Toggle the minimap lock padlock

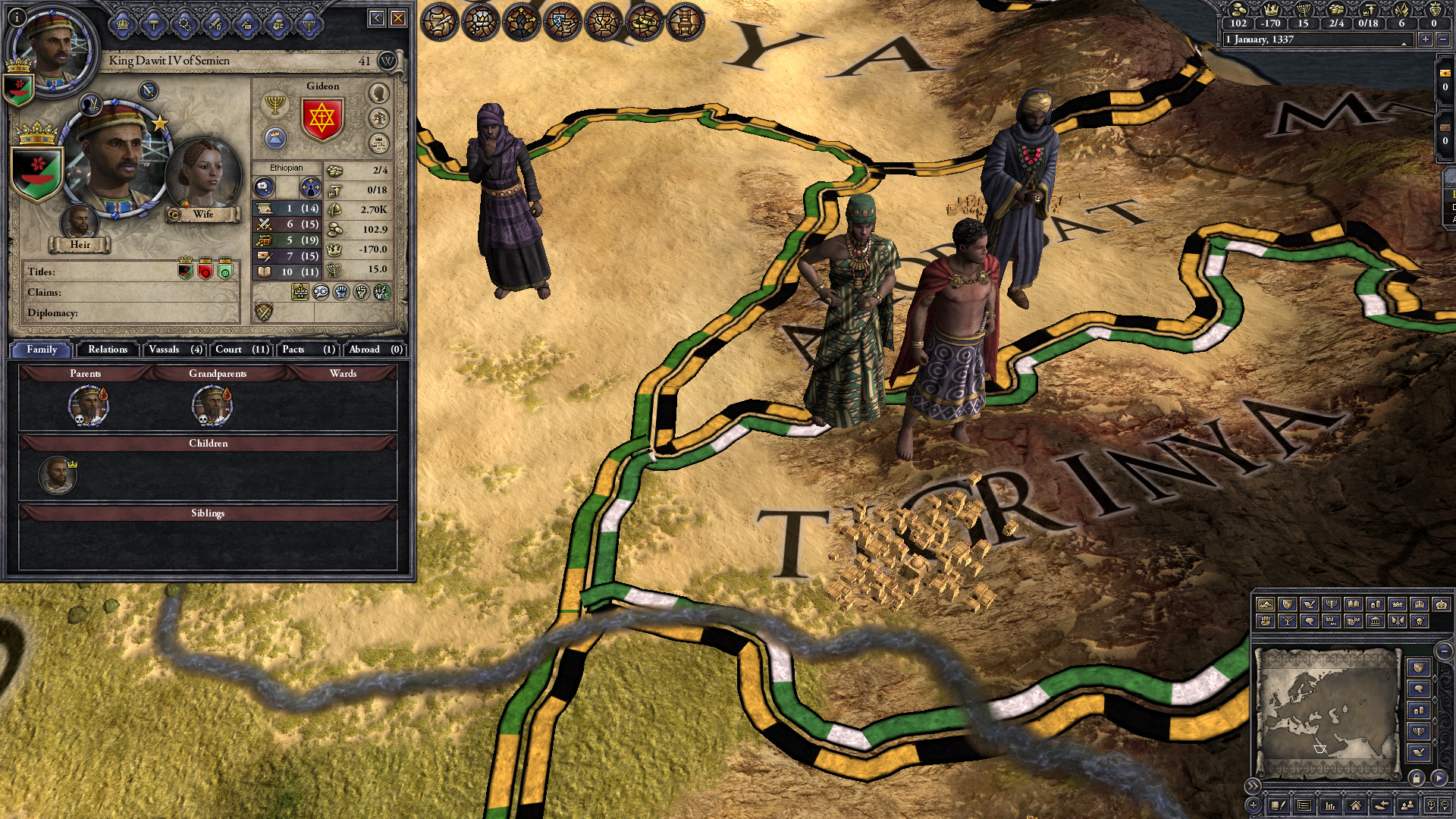click(x=1417, y=777)
